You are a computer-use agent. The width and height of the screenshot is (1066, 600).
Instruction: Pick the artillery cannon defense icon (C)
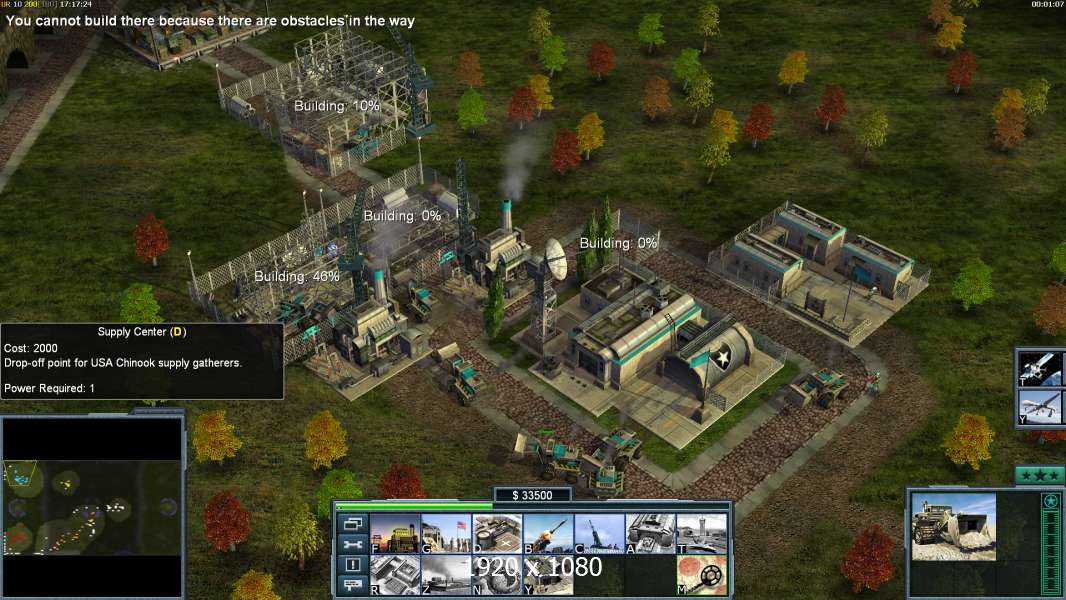click(599, 534)
